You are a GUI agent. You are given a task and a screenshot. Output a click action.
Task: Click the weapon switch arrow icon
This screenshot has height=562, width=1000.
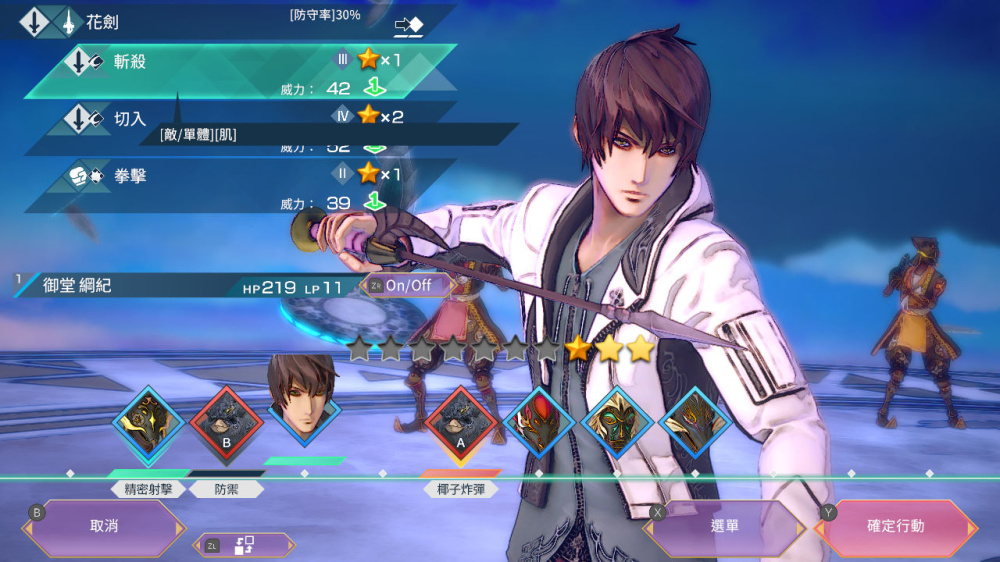pyautogui.click(x=409, y=25)
